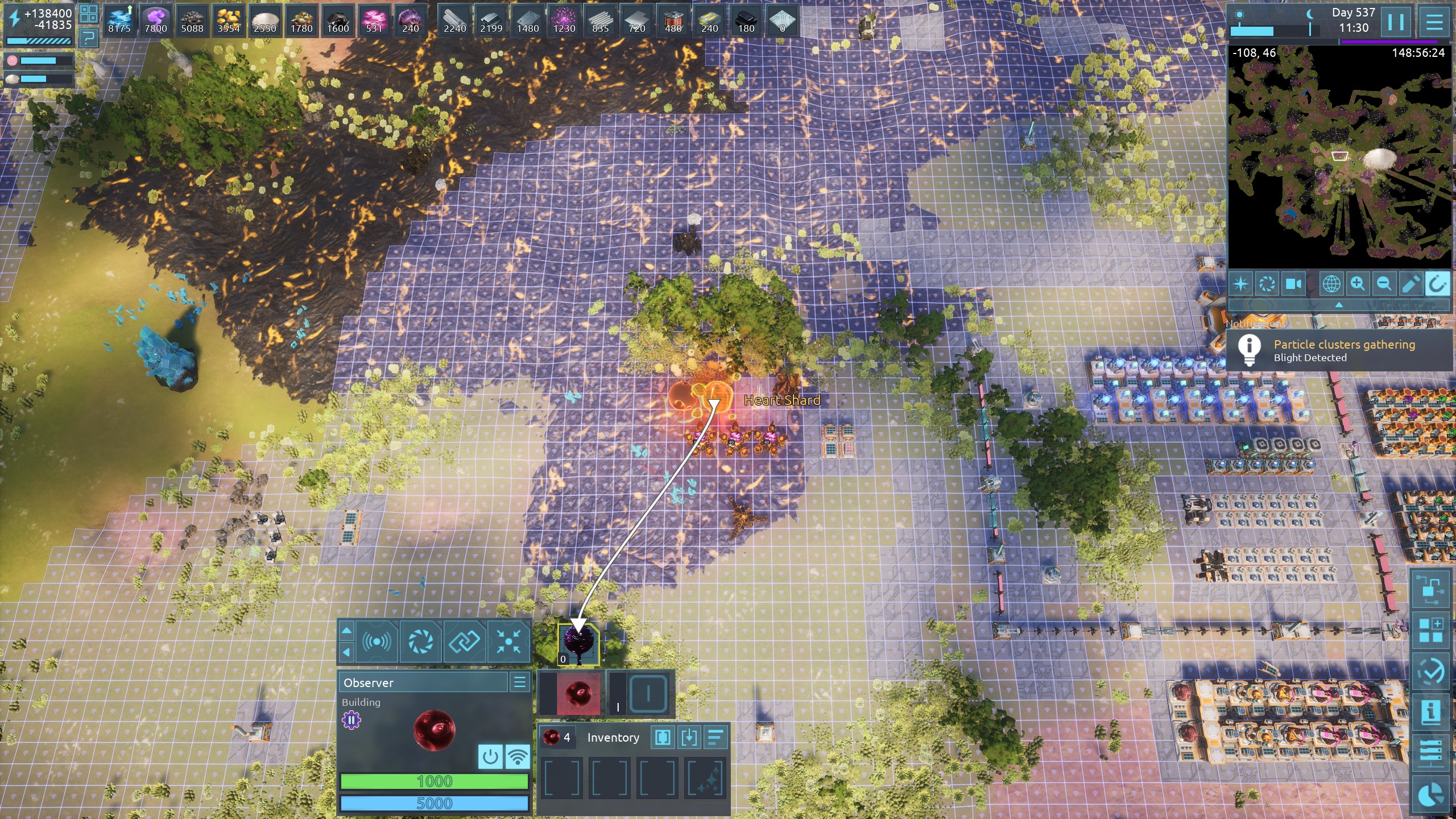The width and height of the screenshot is (1456, 819).
Task: Collapse the minimap with the arrow bar
Action: pos(1339,305)
